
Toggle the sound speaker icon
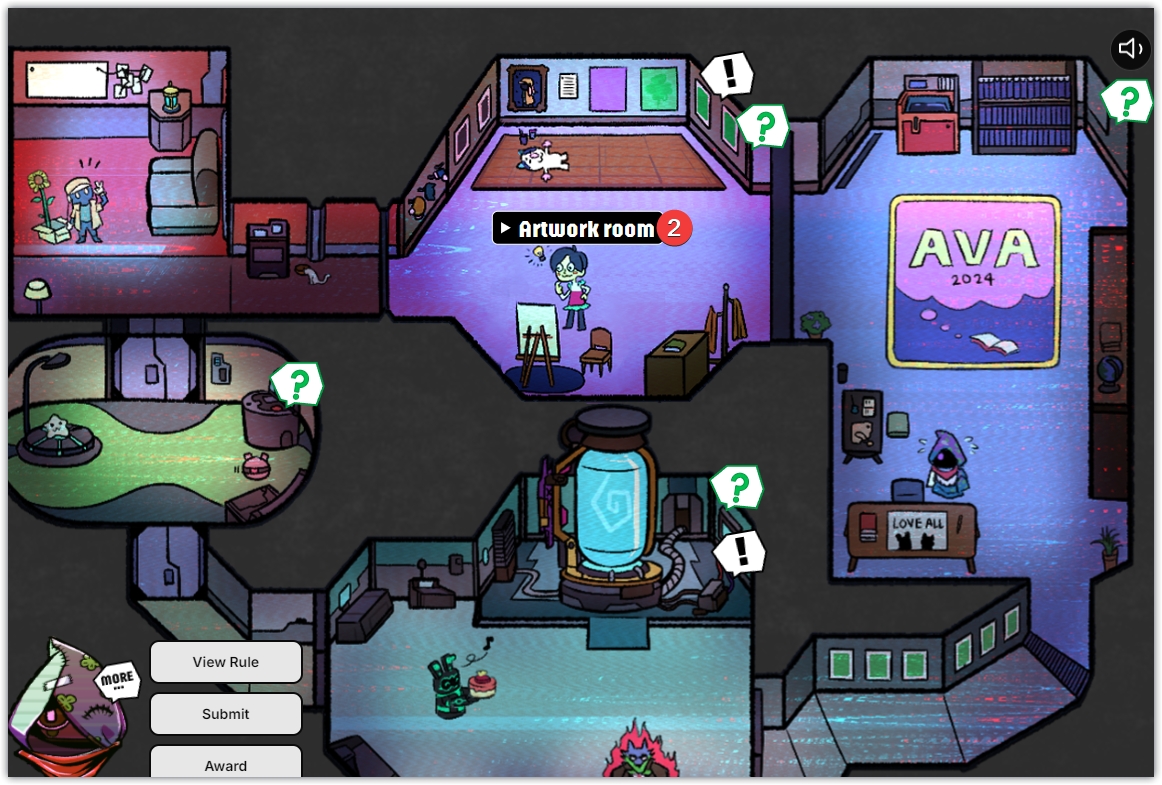coord(1130,48)
